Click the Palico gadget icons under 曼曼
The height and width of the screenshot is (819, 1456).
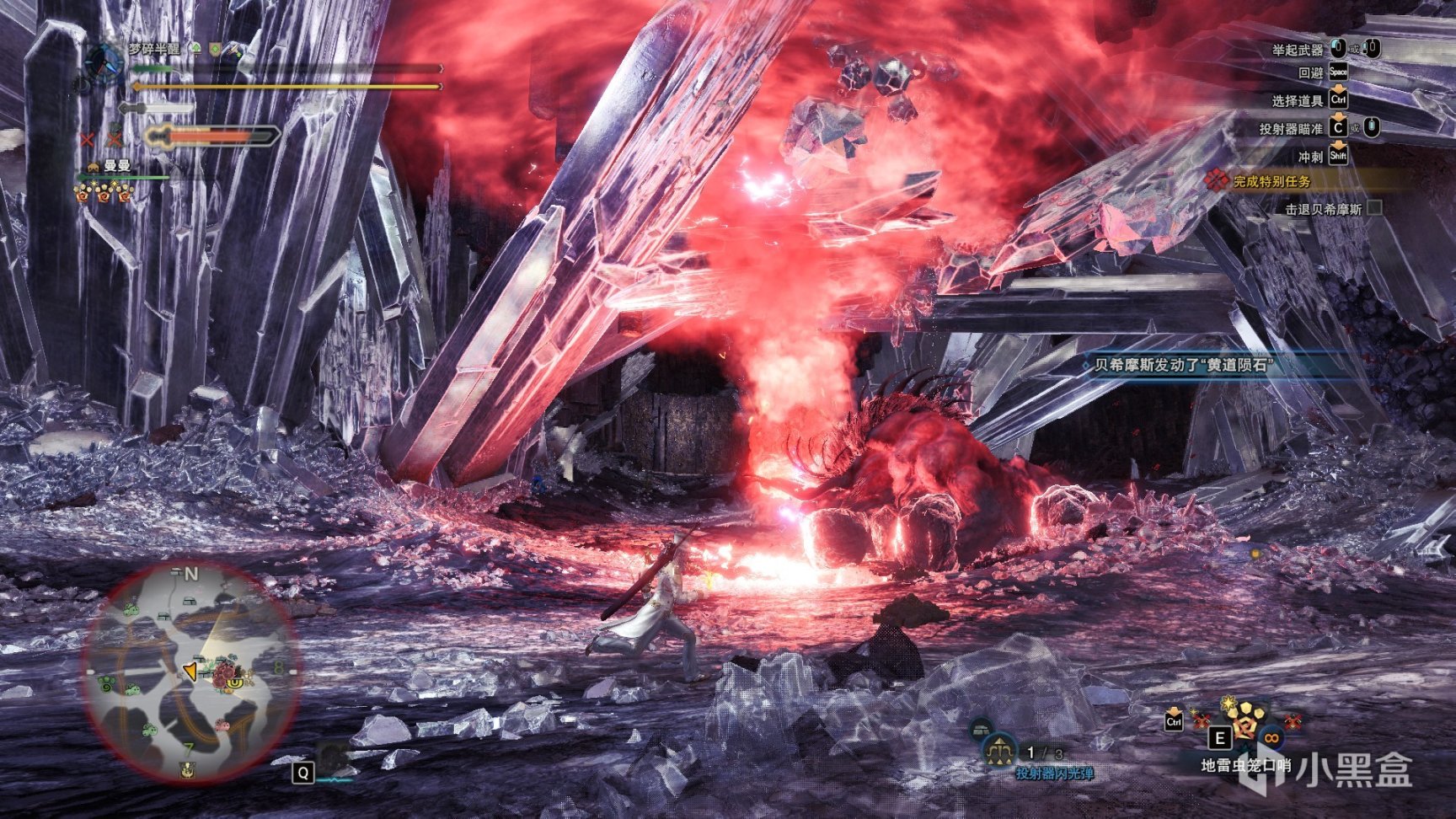[104, 194]
